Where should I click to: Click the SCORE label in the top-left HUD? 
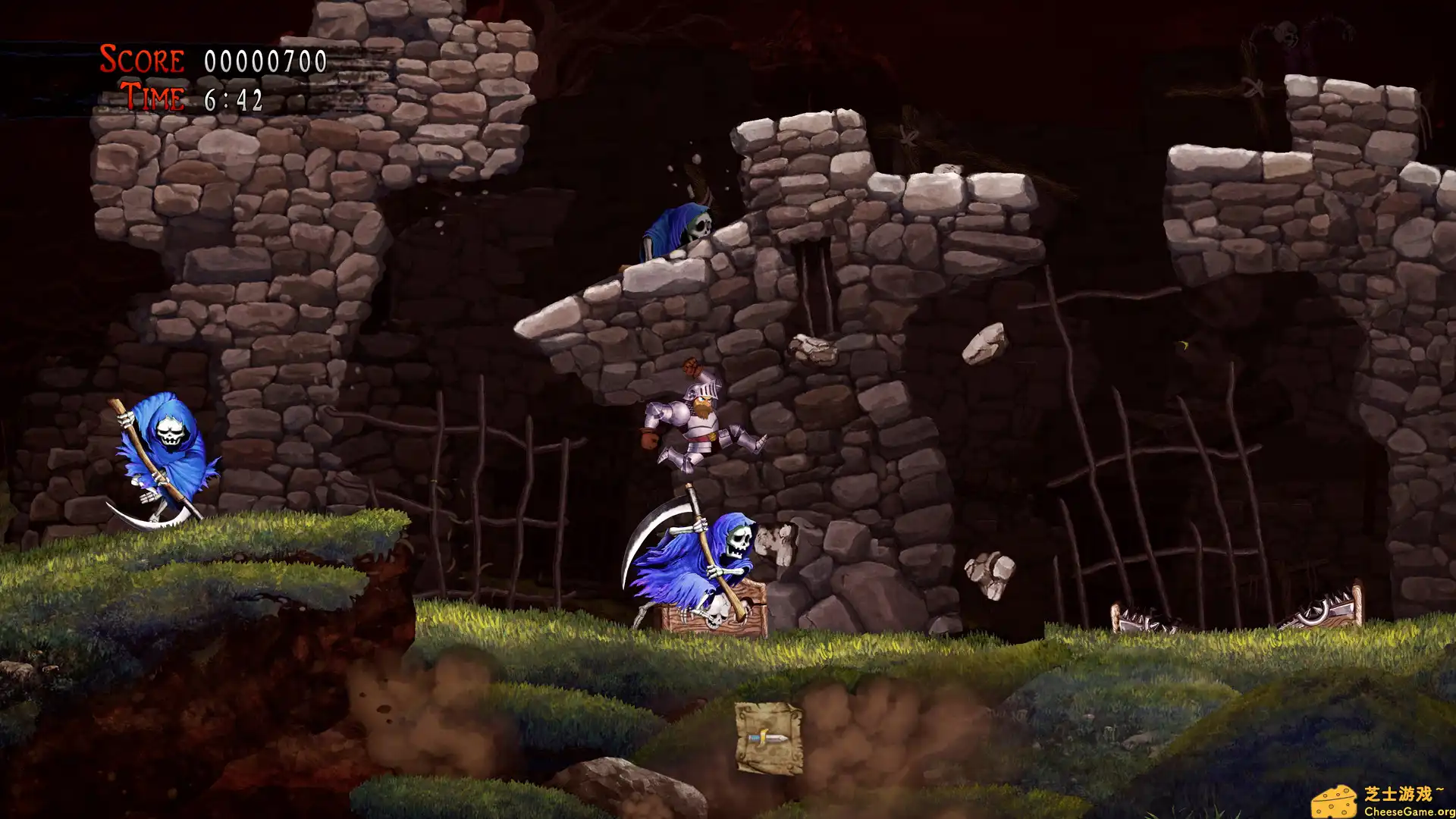click(140, 58)
